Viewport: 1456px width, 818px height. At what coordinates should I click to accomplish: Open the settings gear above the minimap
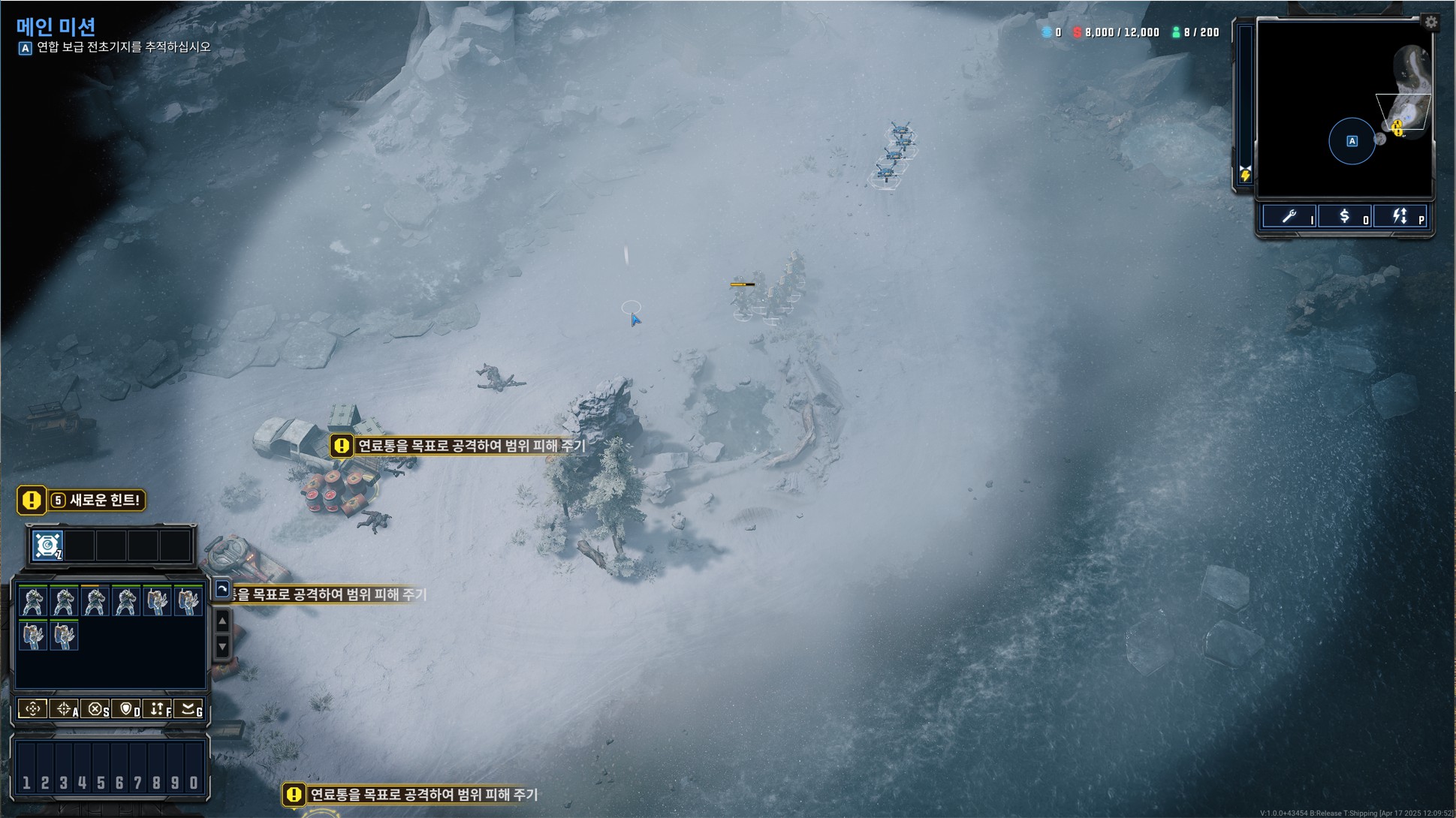click(1431, 23)
